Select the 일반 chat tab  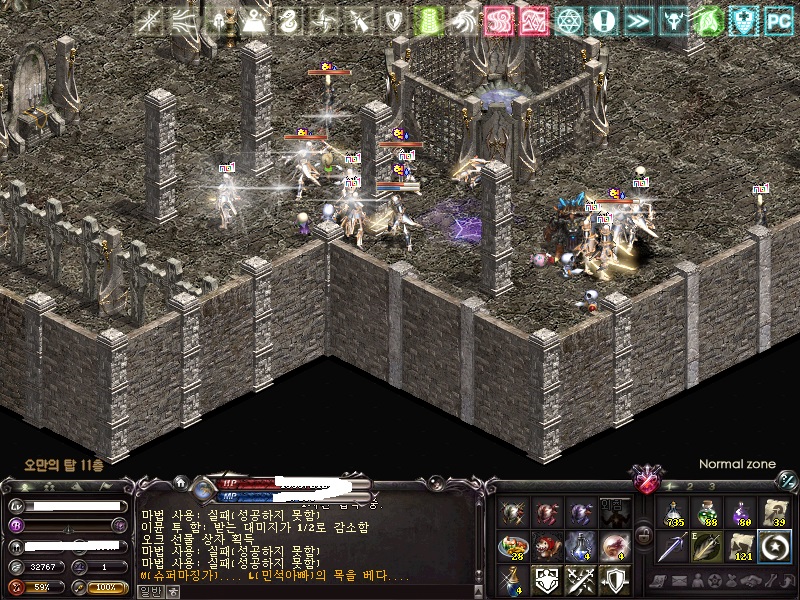[150, 590]
